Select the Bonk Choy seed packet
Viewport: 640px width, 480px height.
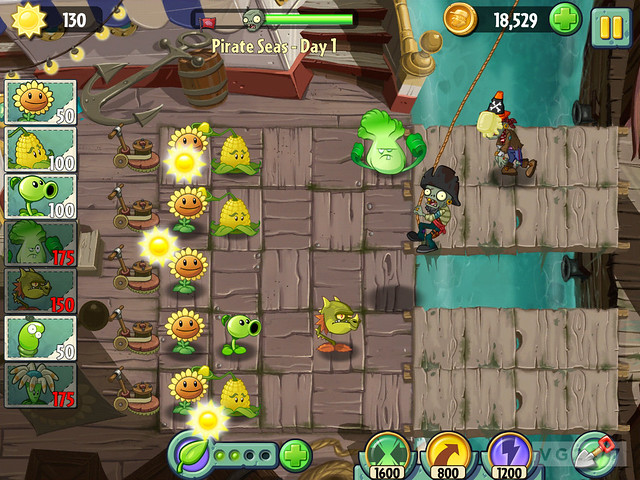pos(40,243)
